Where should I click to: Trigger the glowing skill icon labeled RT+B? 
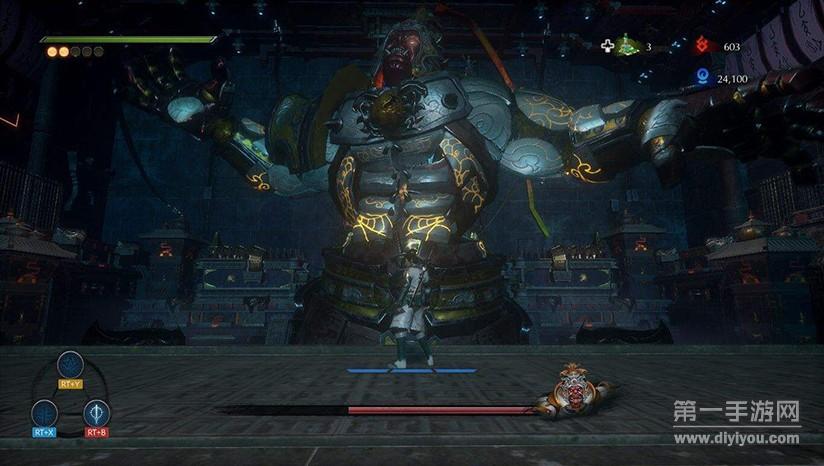point(97,413)
